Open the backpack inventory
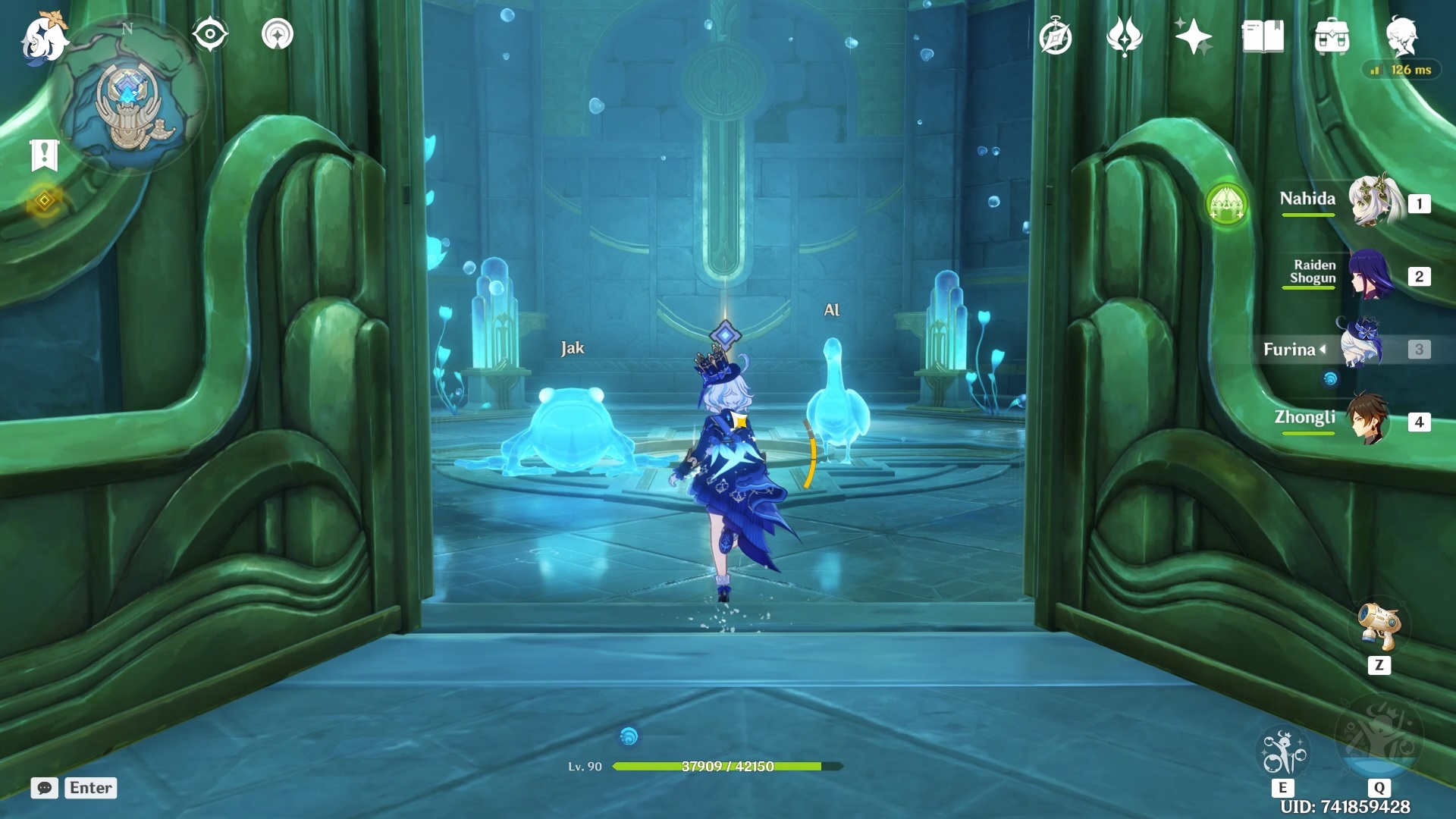The image size is (1456, 819). 1332,38
